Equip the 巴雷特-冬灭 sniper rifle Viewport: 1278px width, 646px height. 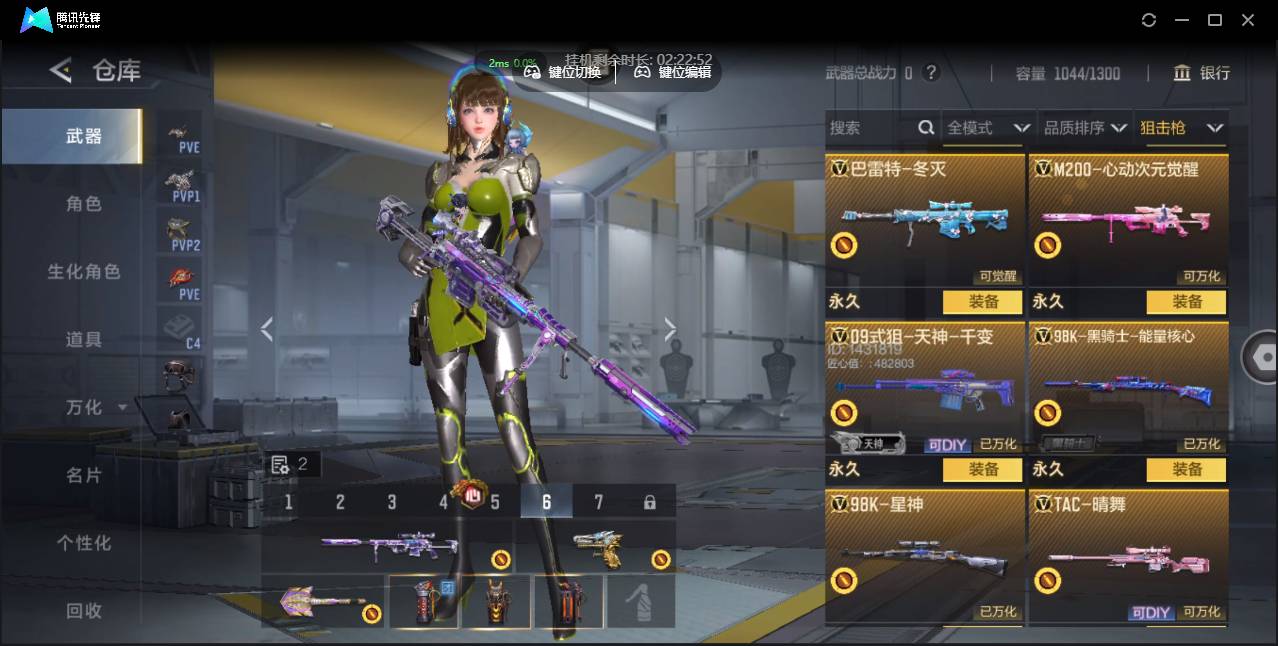982,302
